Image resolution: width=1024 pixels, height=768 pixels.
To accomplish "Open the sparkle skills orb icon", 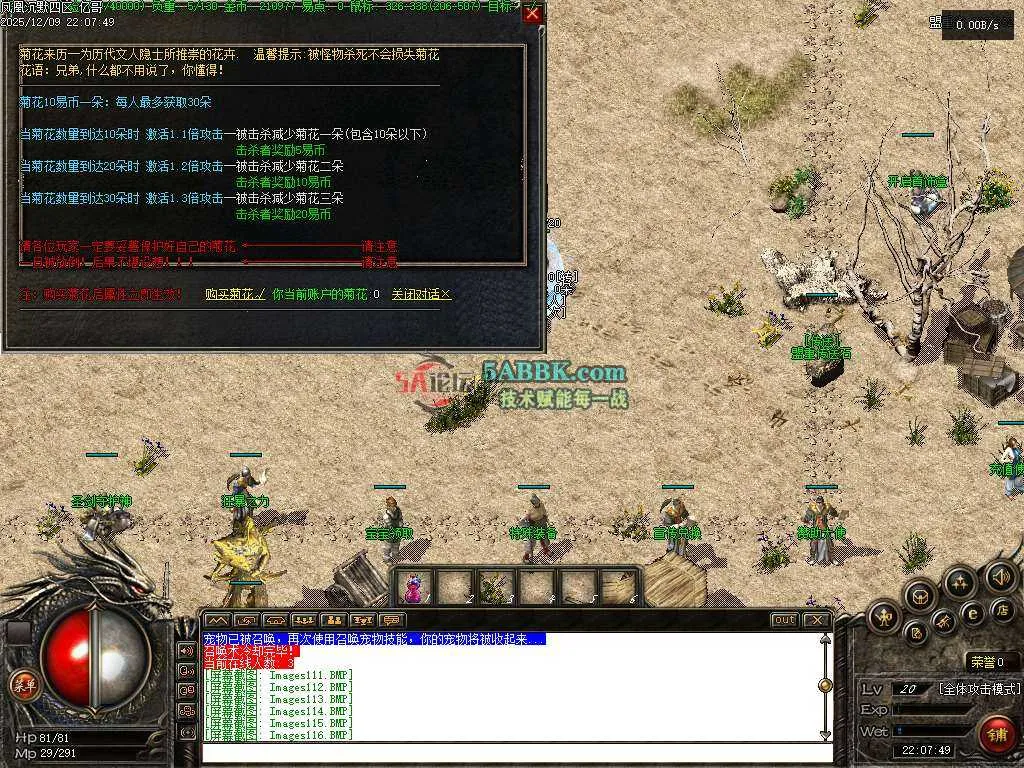I will pyautogui.click(x=959, y=582).
